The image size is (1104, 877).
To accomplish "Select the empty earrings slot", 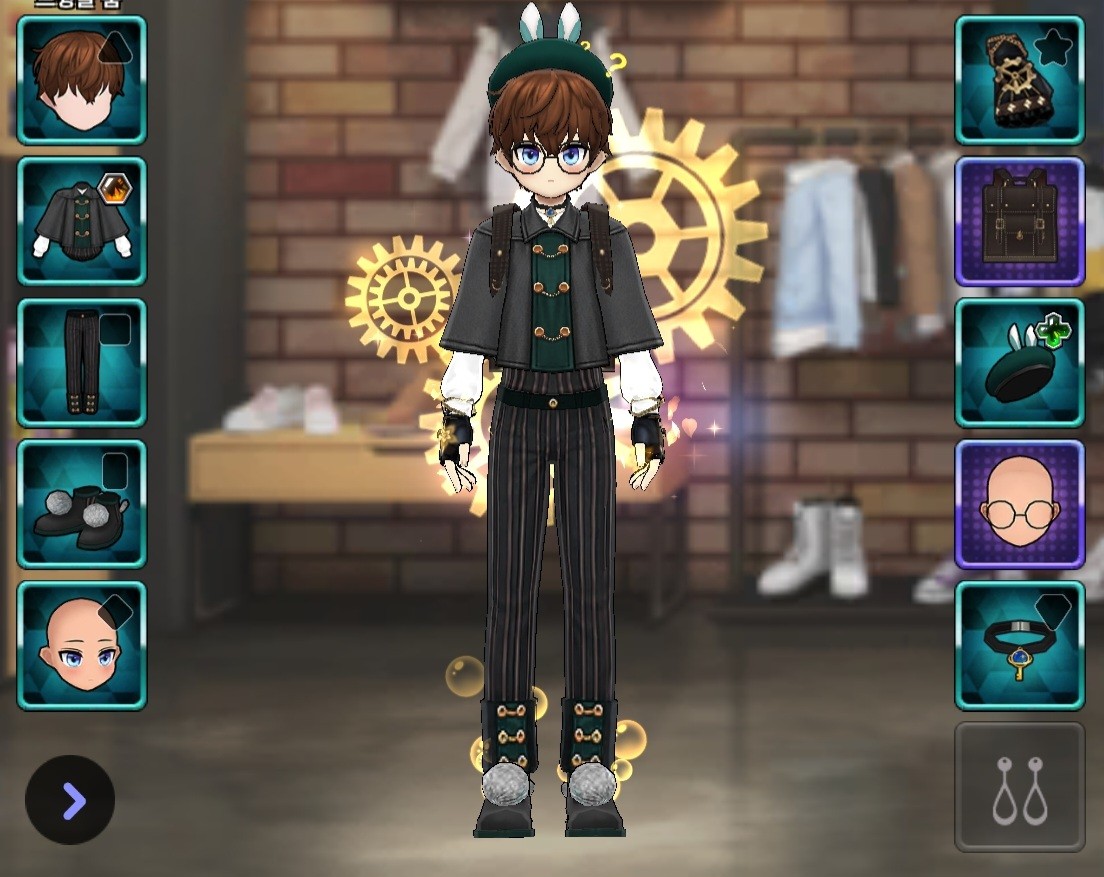I will point(1019,787).
